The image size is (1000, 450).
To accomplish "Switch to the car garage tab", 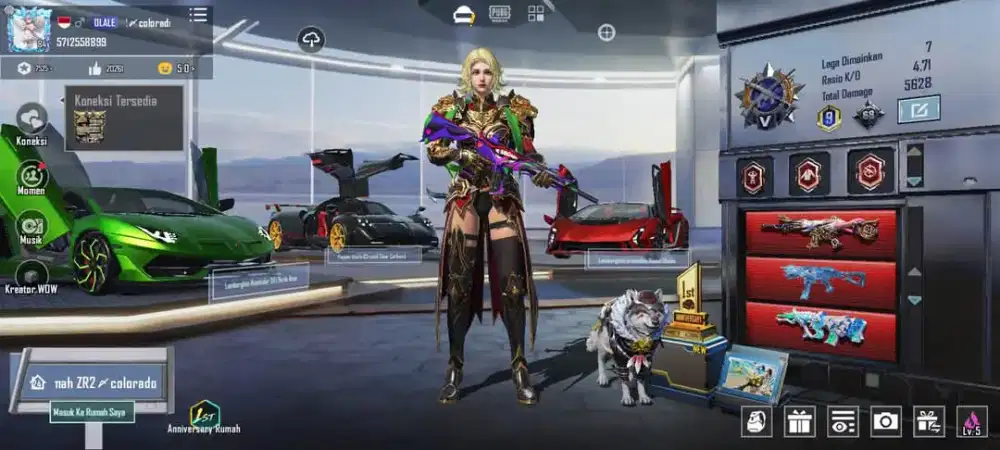I will [x=463, y=14].
